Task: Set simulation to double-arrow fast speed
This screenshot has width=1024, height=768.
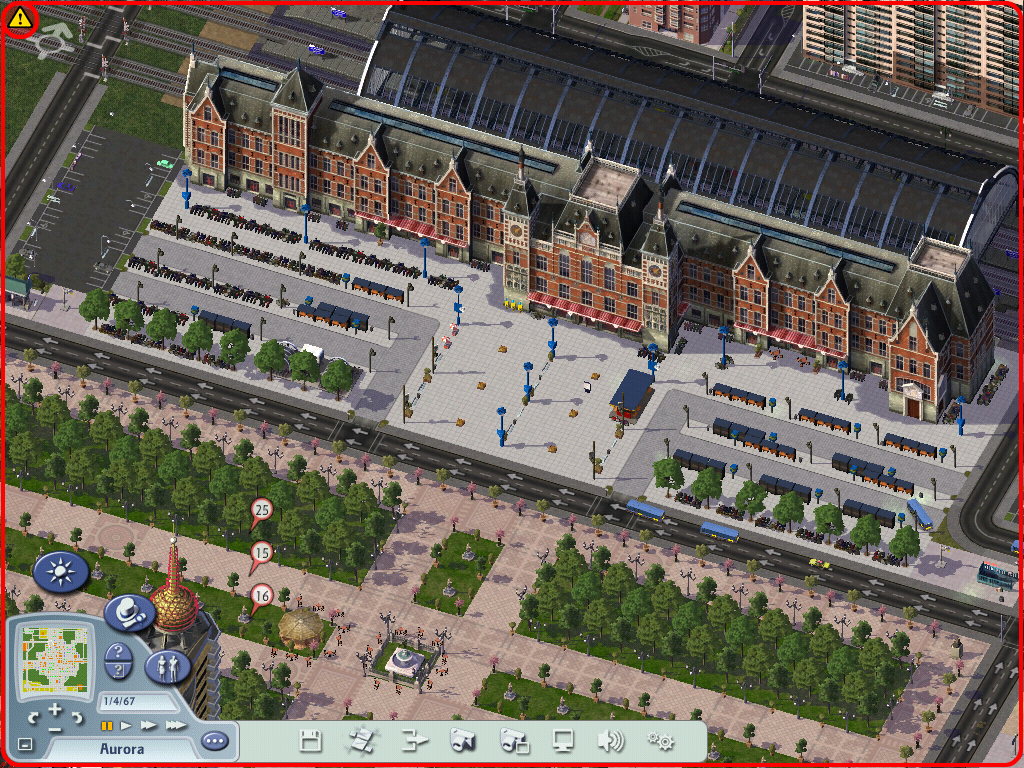Action: click(x=148, y=725)
